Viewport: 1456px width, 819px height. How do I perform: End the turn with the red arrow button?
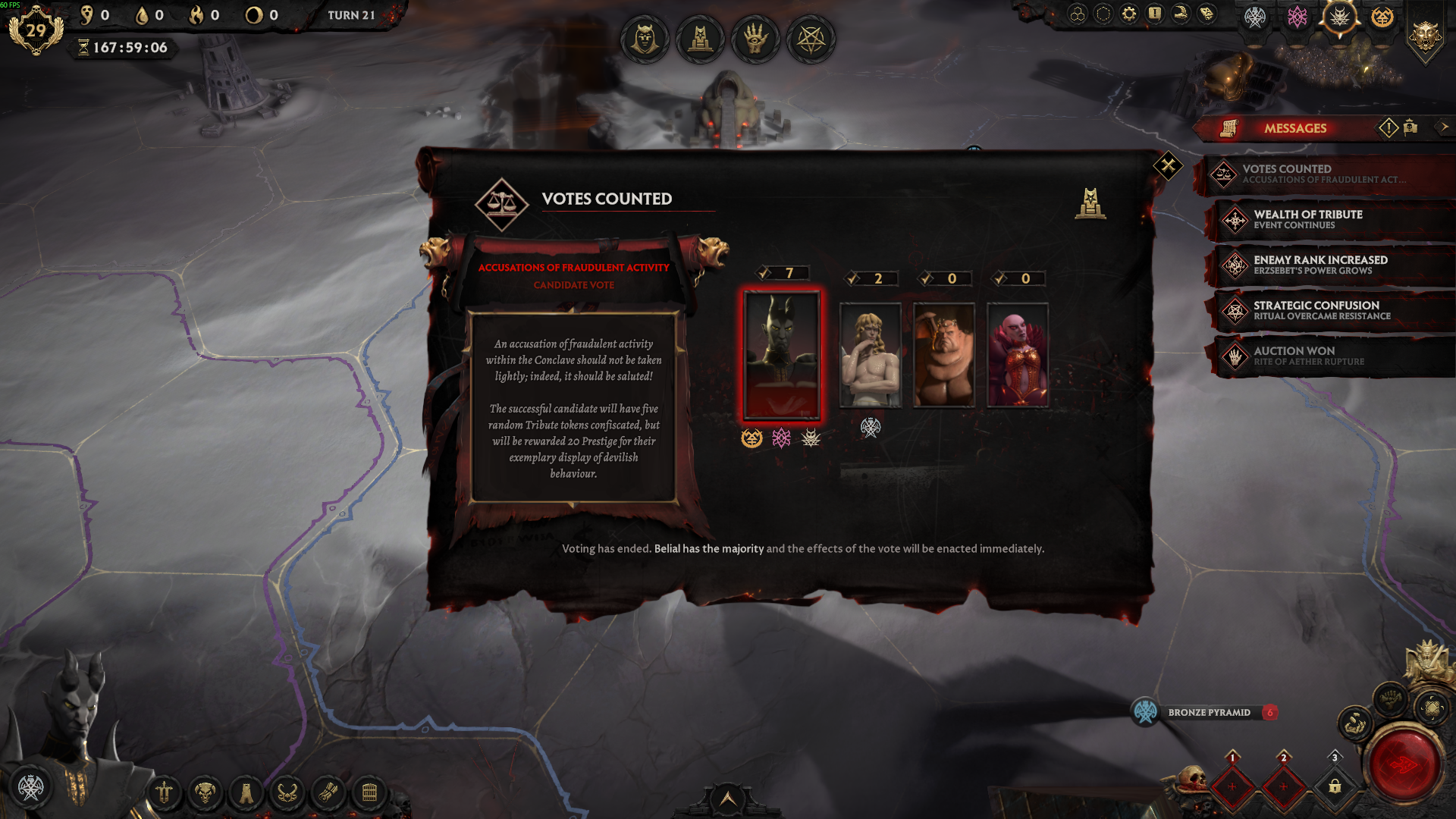point(1404,765)
